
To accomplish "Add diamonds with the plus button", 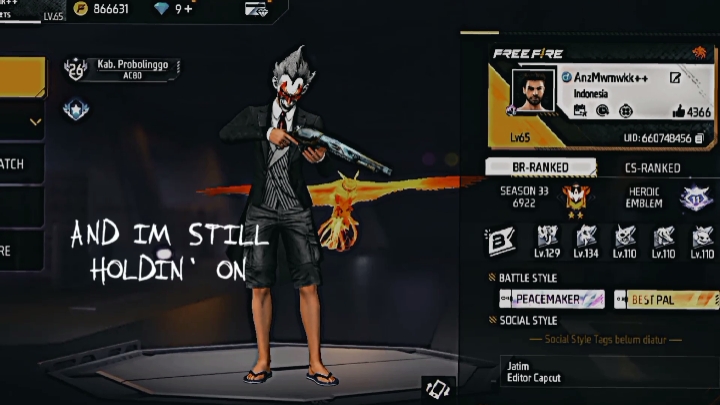I will point(184,9).
